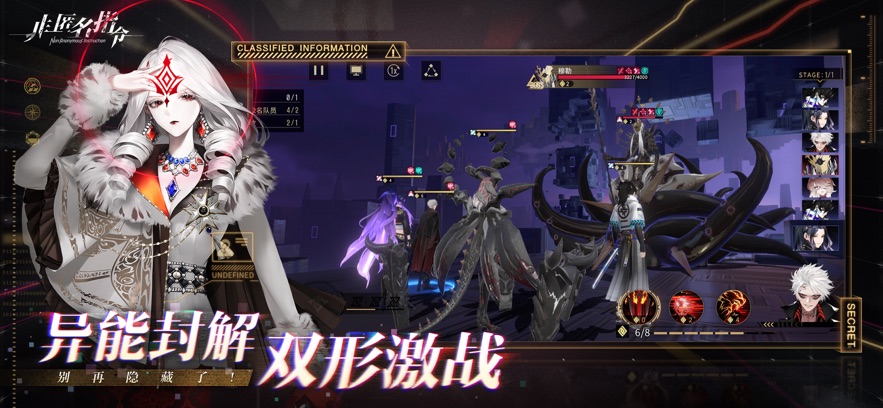
Task: Cast the flame figure skill
Action: (x=732, y=303)
